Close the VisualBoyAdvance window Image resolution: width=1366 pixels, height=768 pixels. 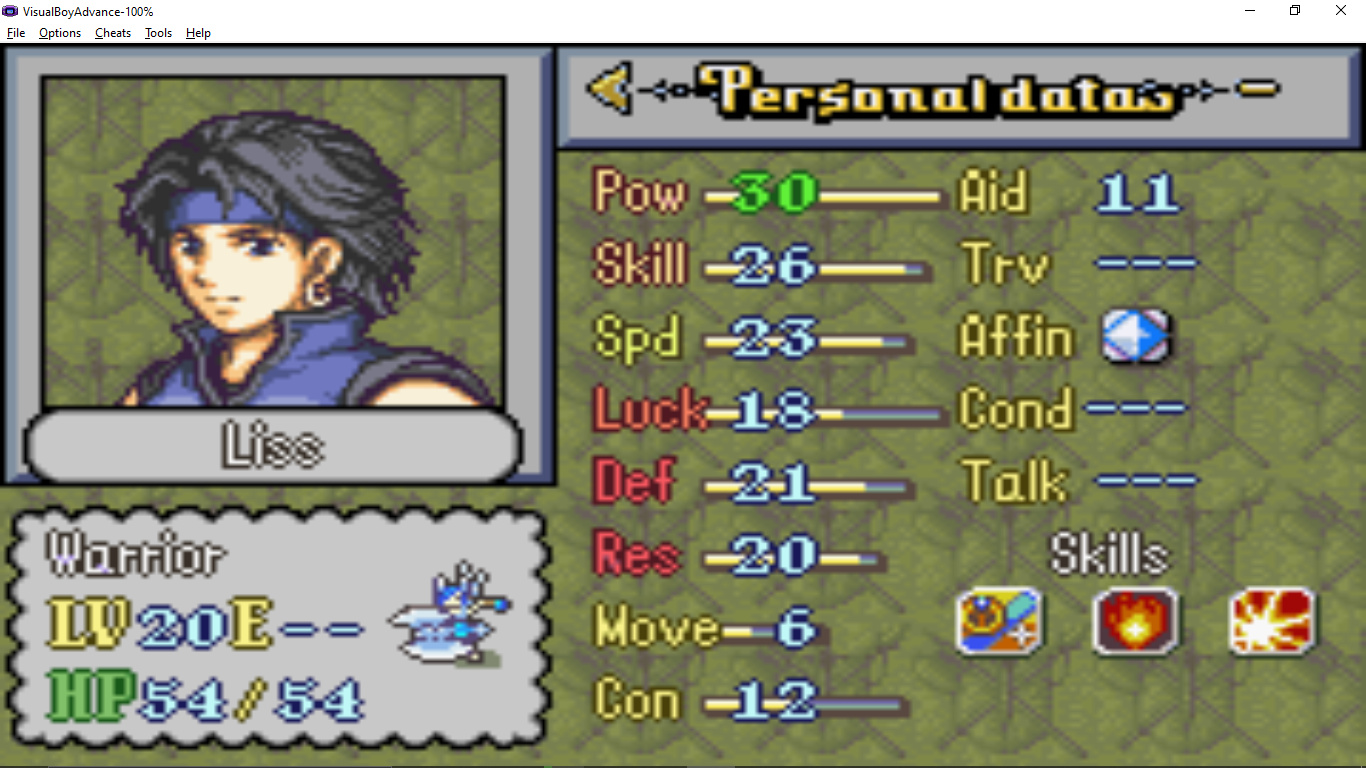tap(1341, 11)
